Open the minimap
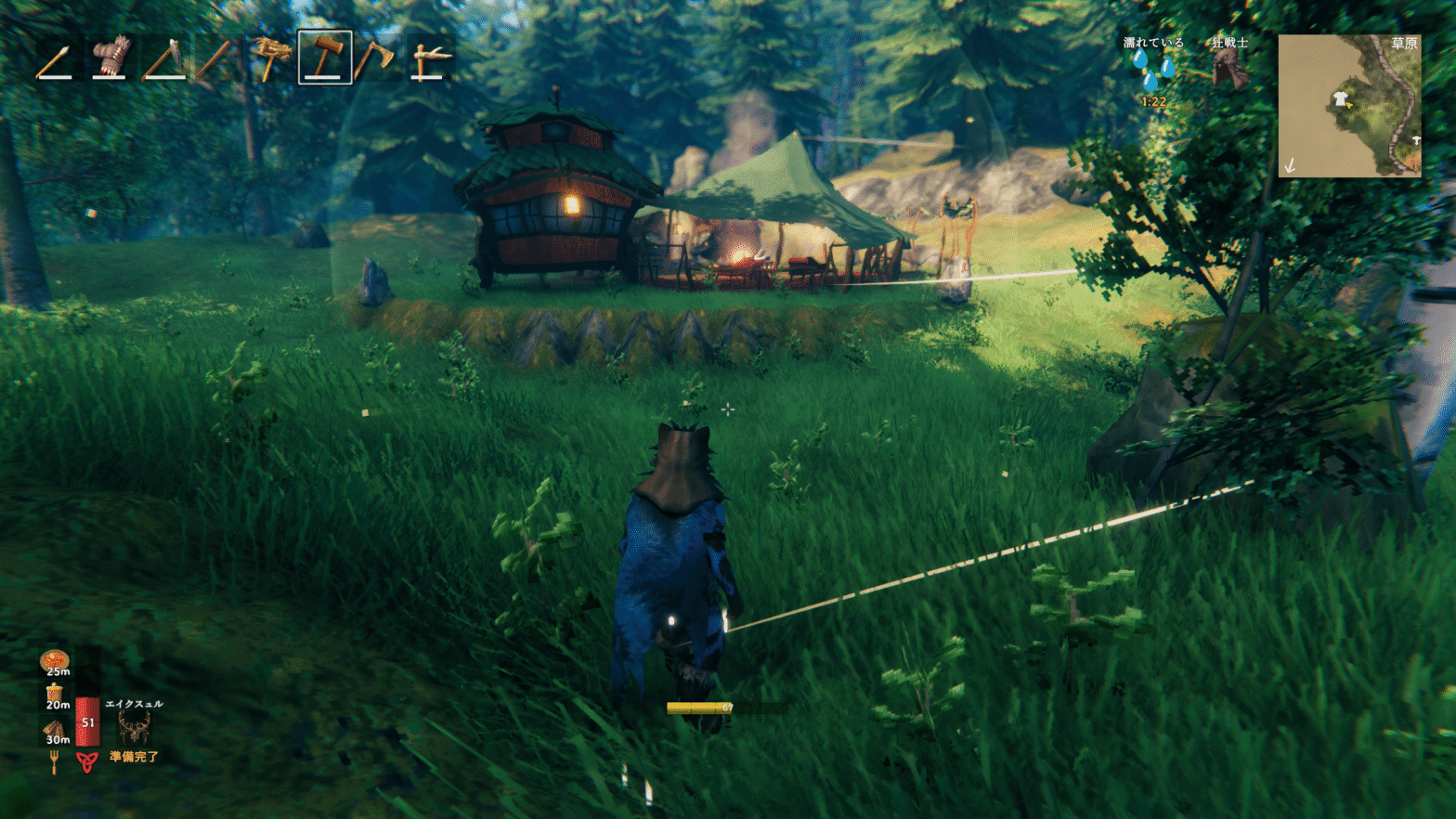This screenshot has height=819, width=1456. coord(1349,106)
